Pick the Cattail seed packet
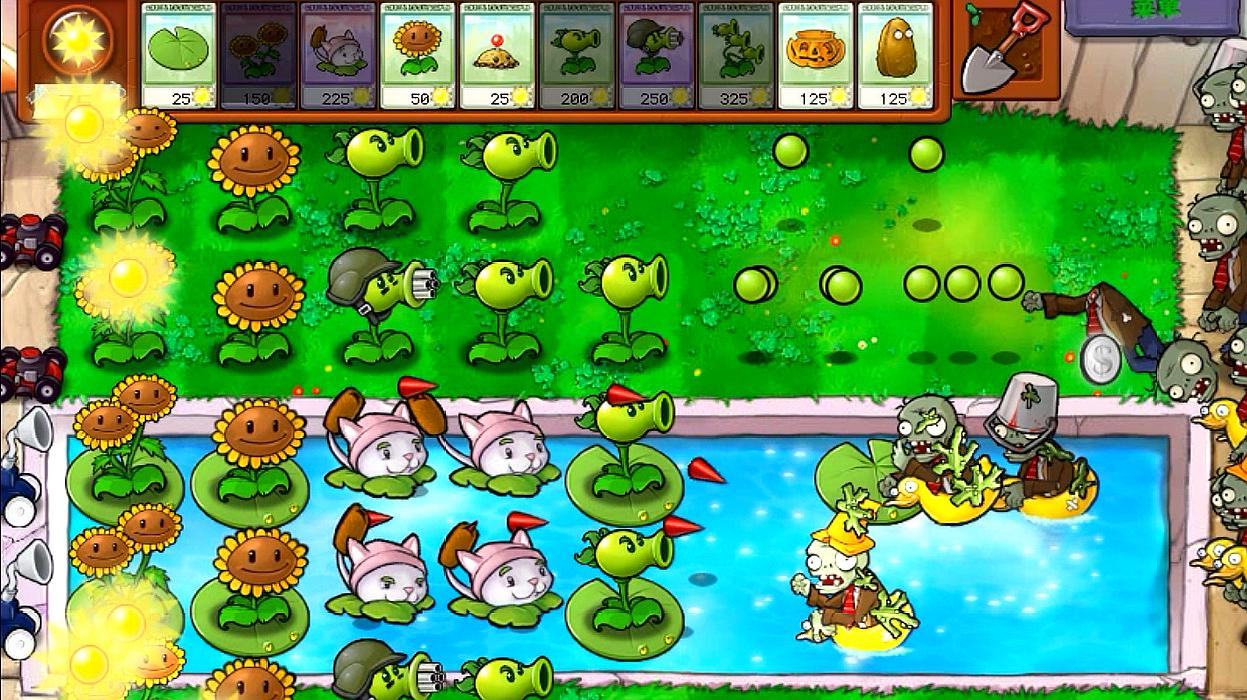Viewport: 1247px width, 700px height. click(x=338, y=55)
